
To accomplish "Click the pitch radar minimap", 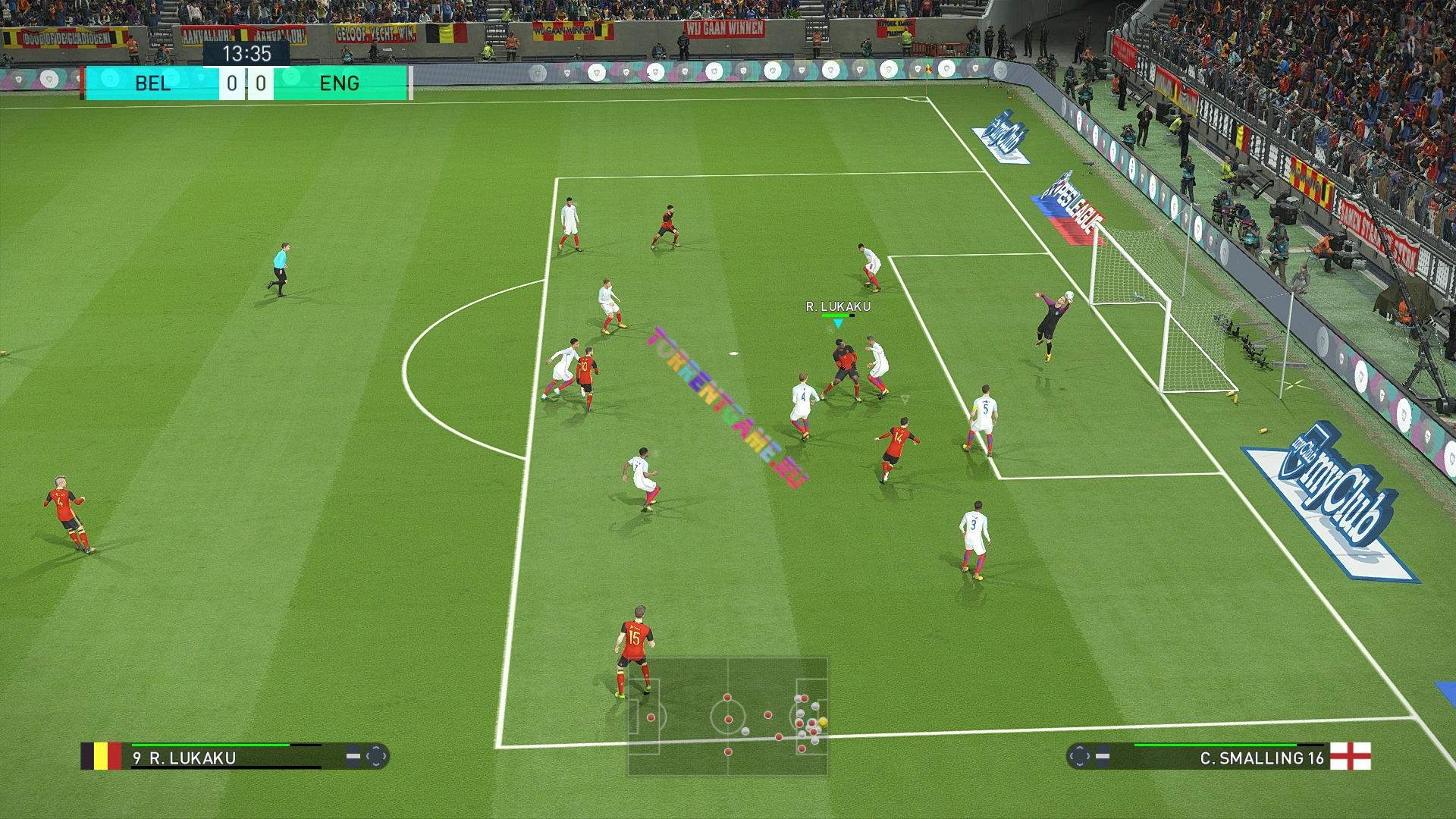I will click(x=727, y=717).
